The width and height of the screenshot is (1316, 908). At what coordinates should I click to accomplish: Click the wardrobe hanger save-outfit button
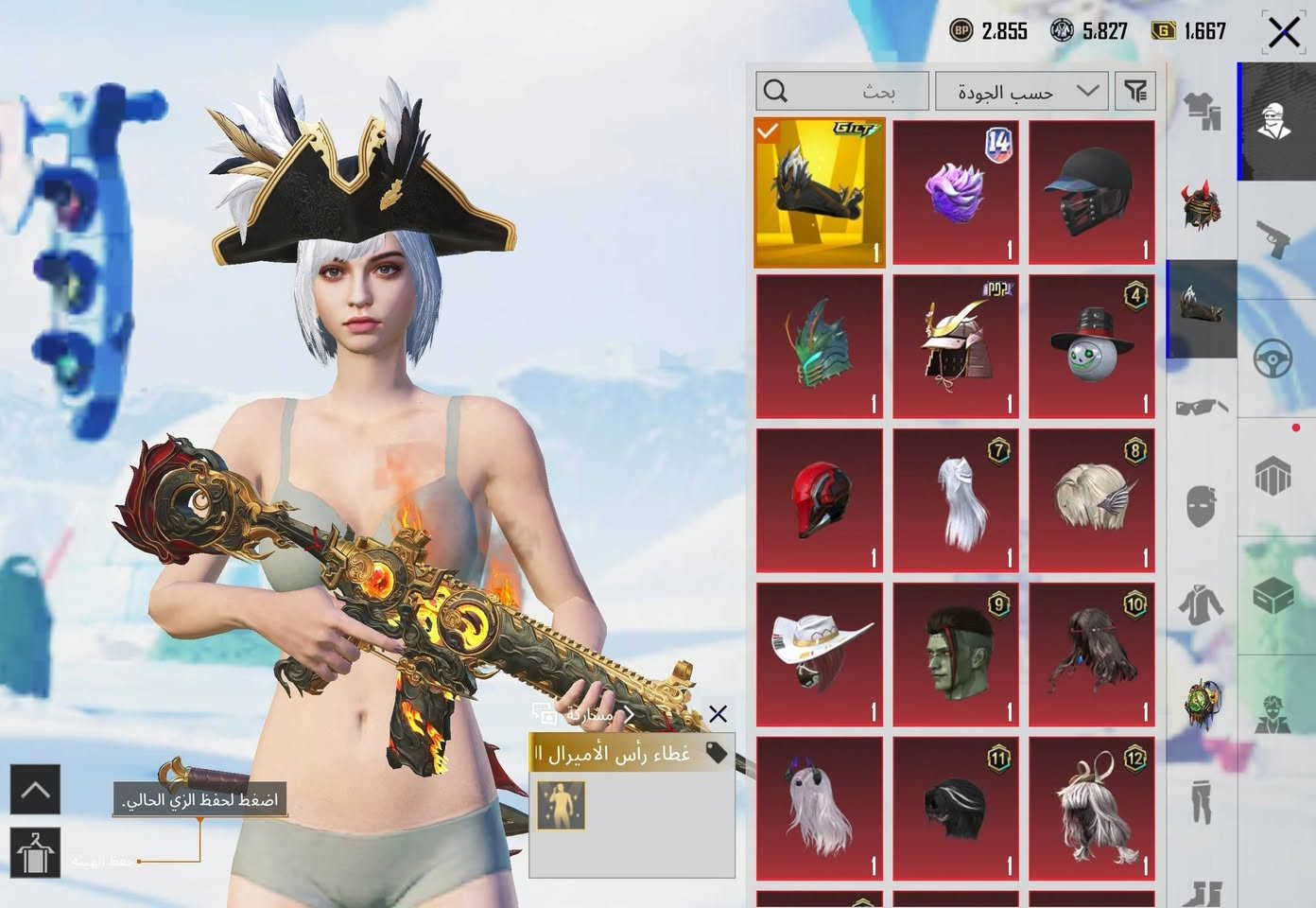pos(35,852)
